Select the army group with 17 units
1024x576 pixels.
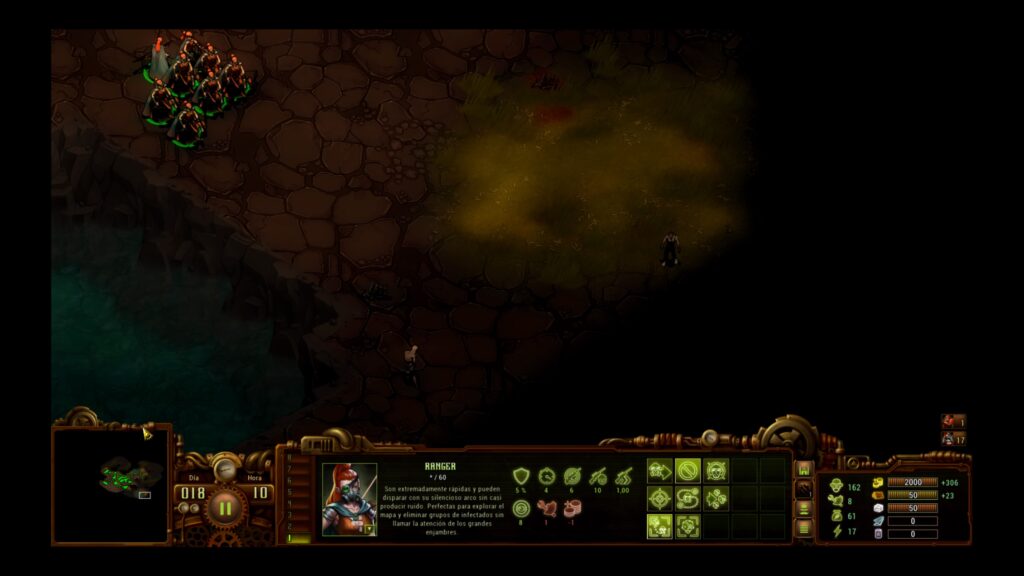click(x=953, y=438)
